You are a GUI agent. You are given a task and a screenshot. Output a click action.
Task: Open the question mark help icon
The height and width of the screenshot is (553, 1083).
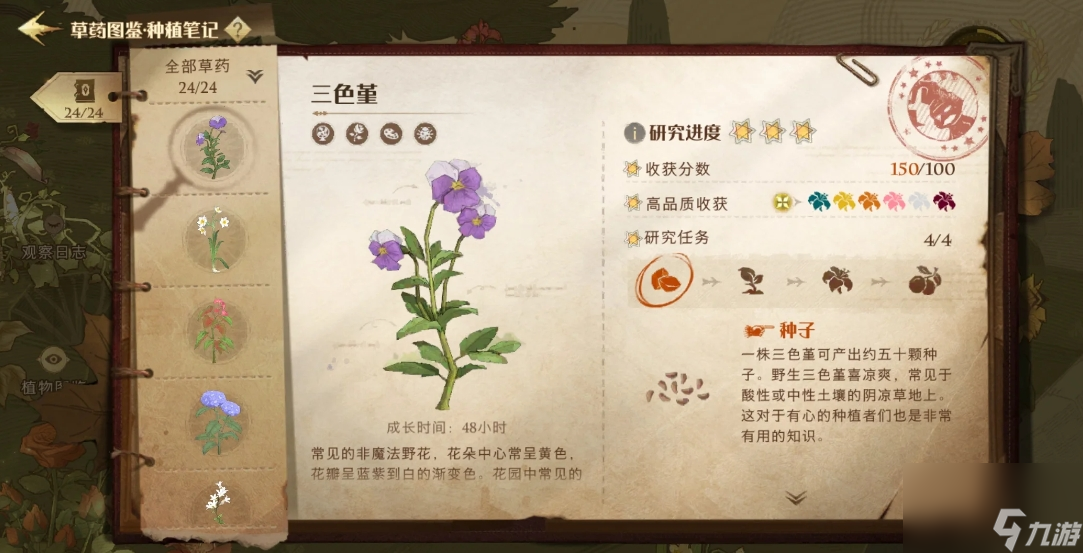coord(237,28)
